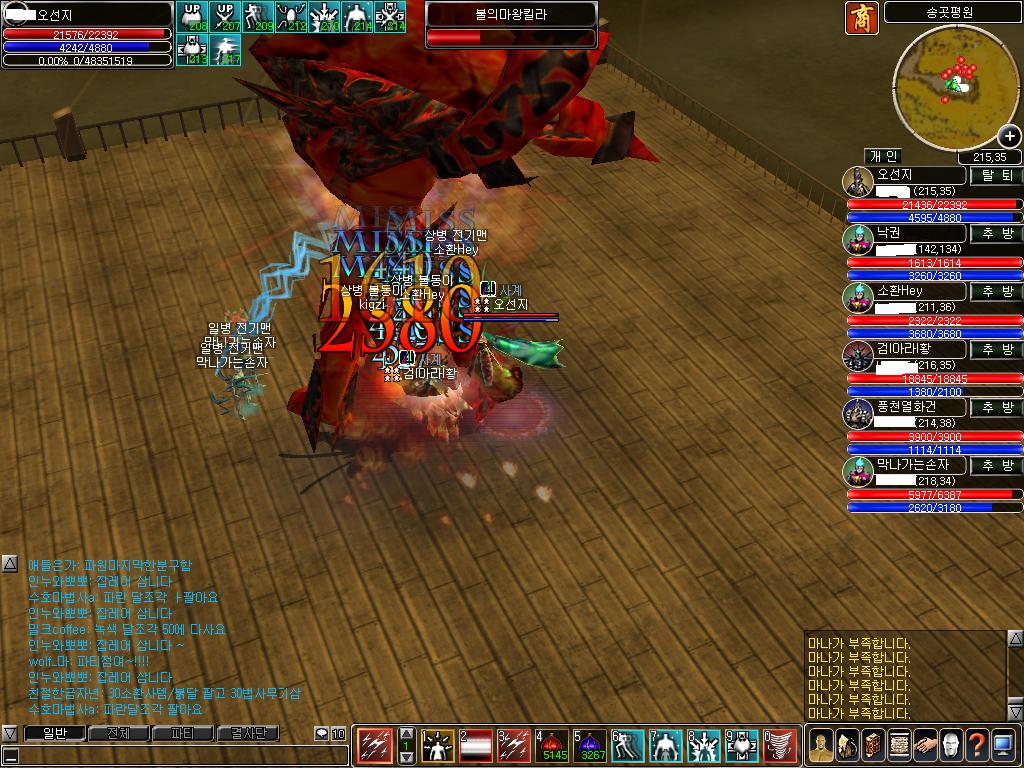Switch to the 전체 chat tab

point(118,733)
